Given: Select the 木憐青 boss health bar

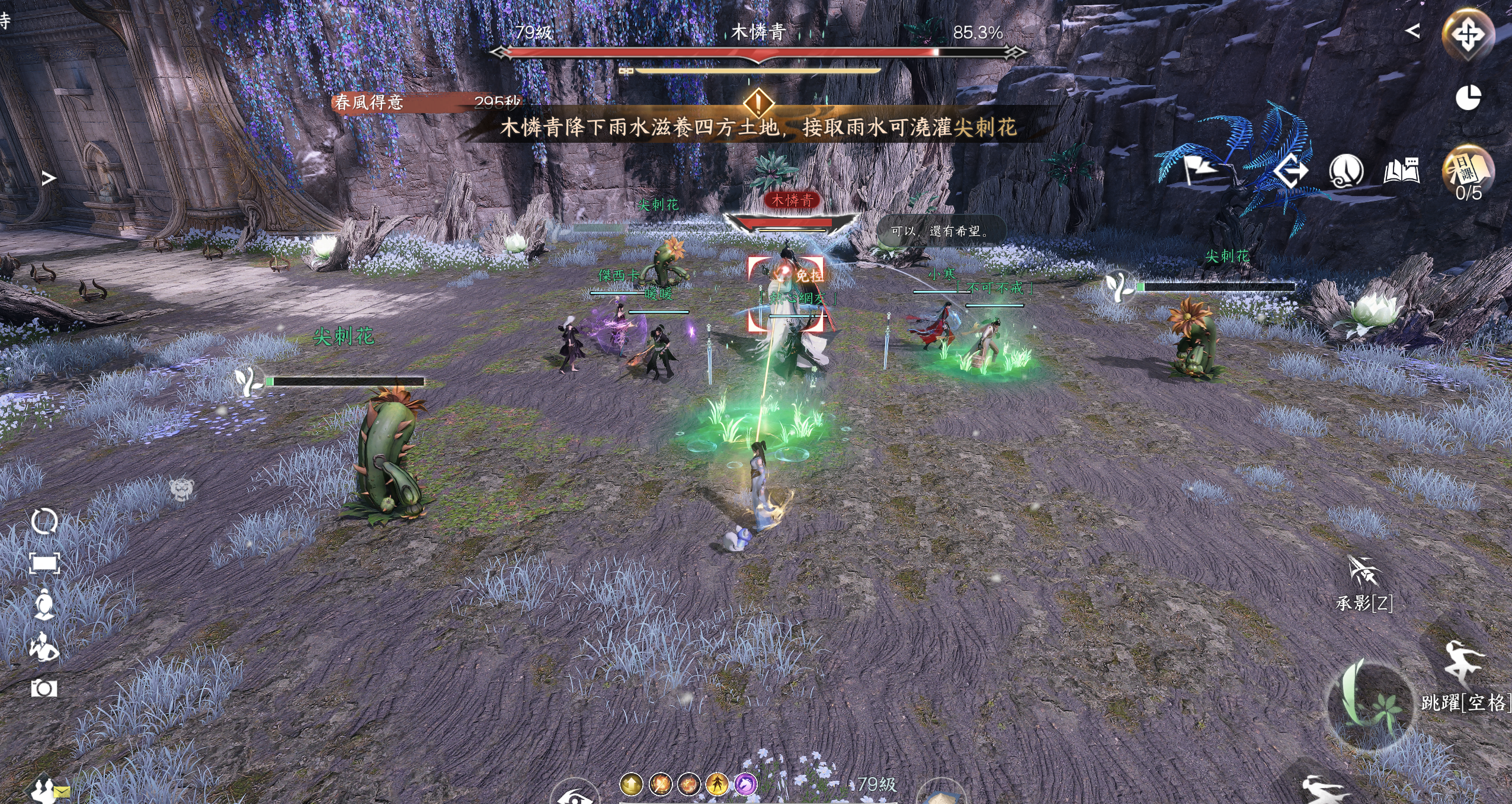Looking at the screenshot, I should (x=757, y=53).
